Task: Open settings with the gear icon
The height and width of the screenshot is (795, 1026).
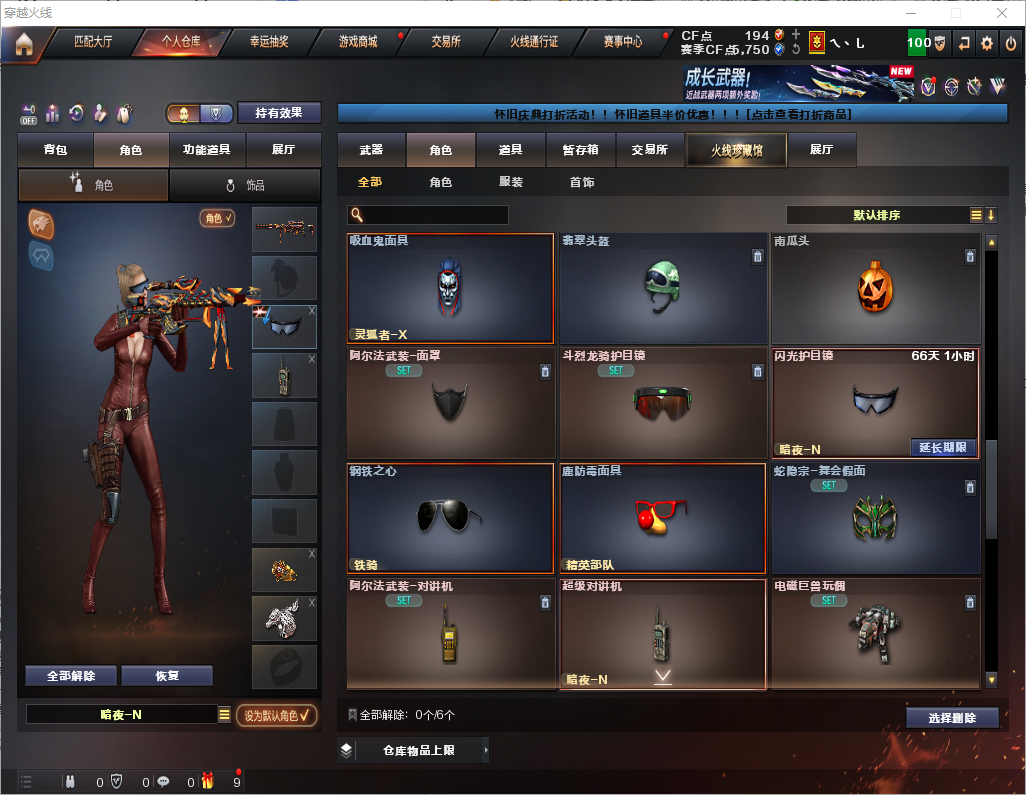Action: click(x=987, y=43)
